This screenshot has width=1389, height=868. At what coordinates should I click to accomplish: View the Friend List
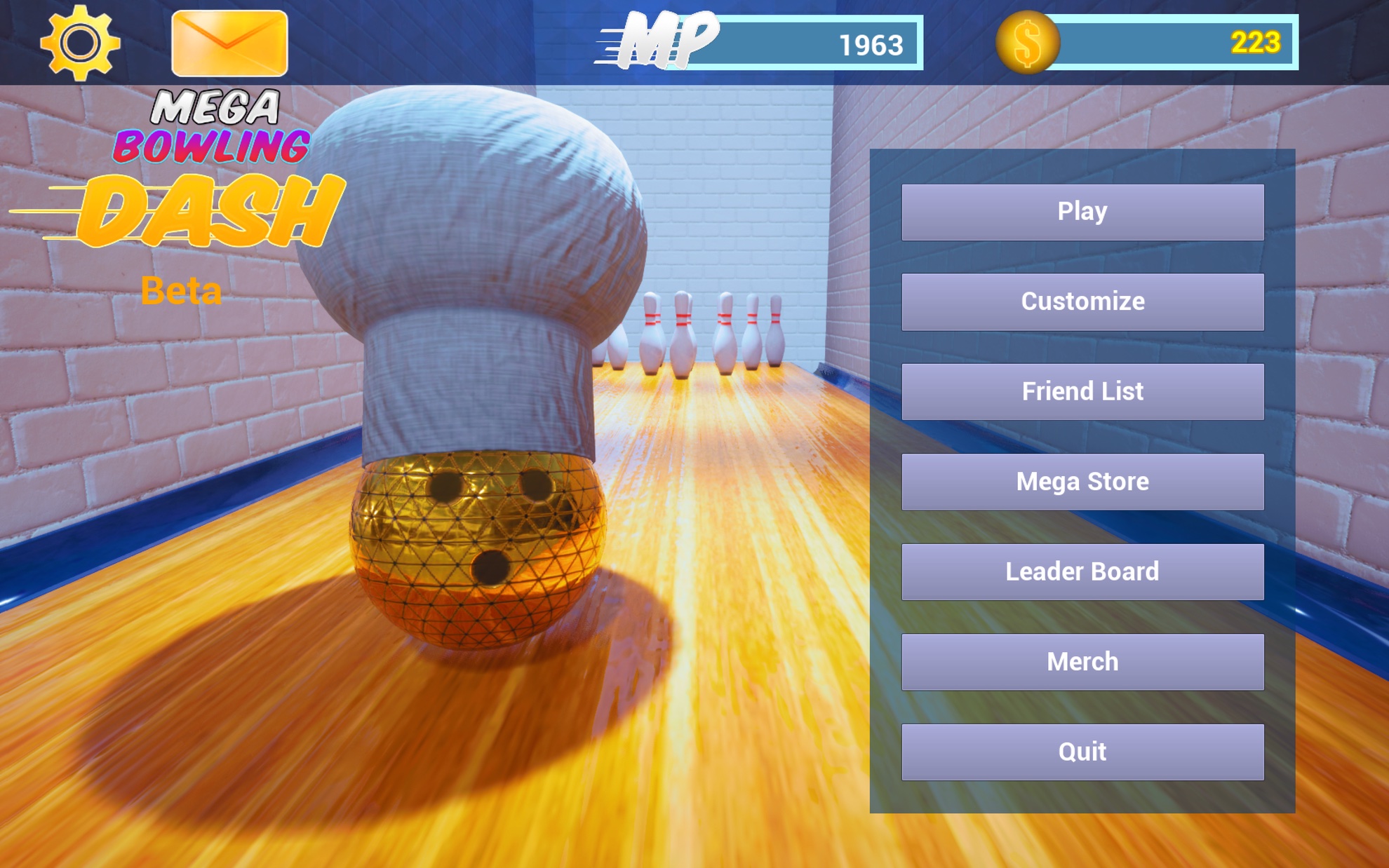pyautogui.click(x=1081, y=391)
